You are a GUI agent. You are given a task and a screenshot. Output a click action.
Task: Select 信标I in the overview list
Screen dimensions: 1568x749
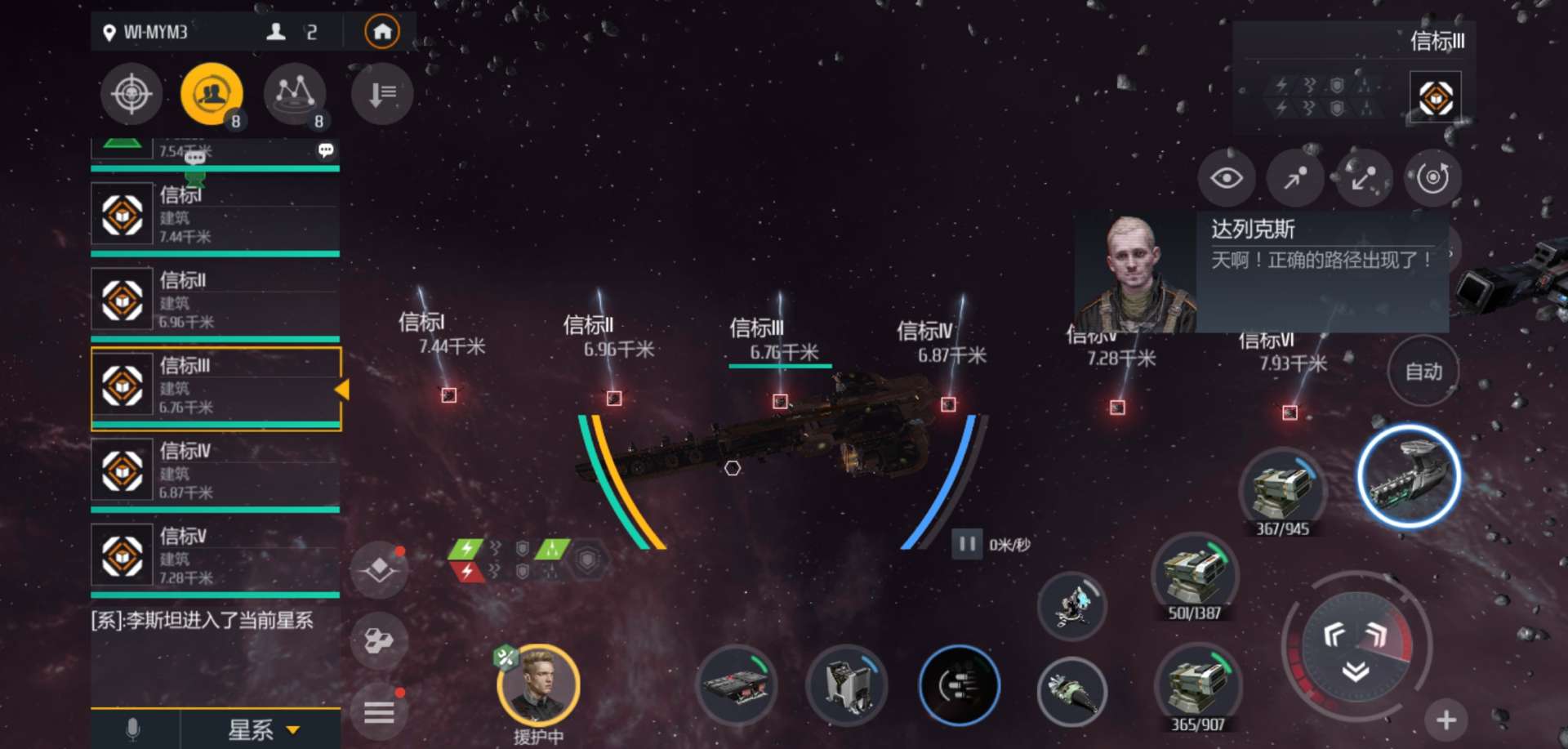(216, 215)
